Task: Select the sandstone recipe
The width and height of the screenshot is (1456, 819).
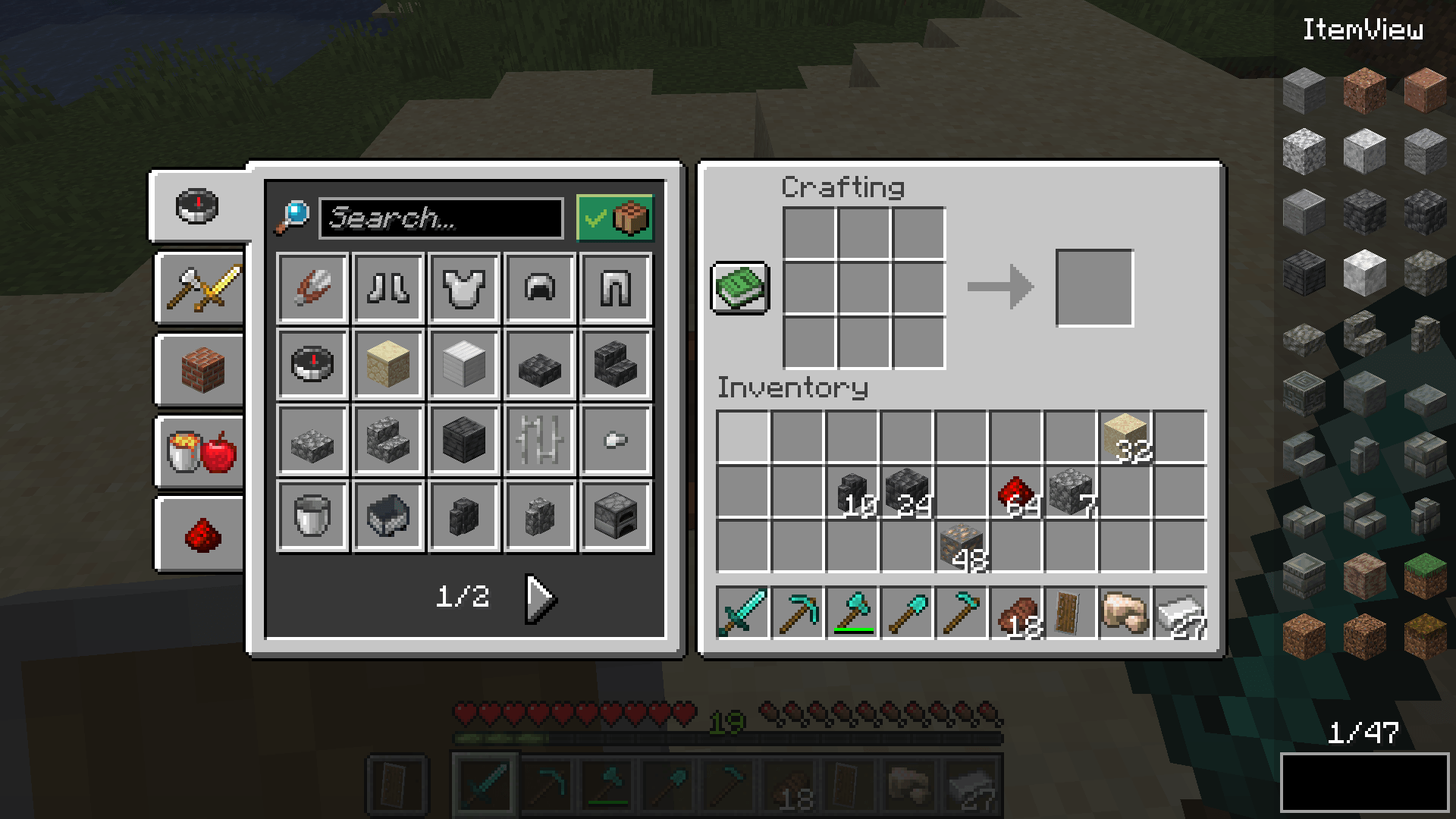Action: coord(388,365)
